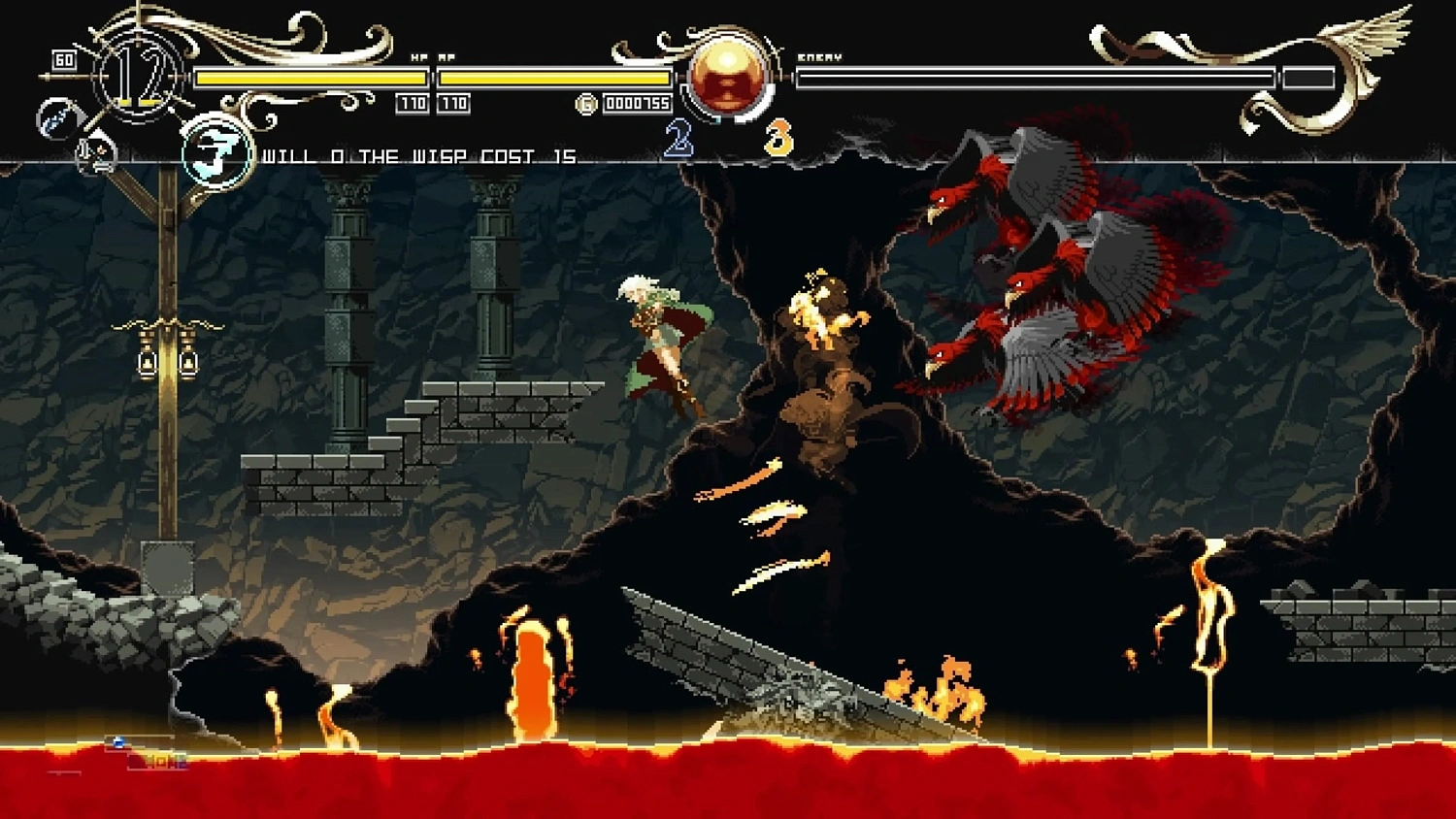Select the blue spirit level 2 numeral
This screenshot has width=1456, height=819.
click(678, 138)
